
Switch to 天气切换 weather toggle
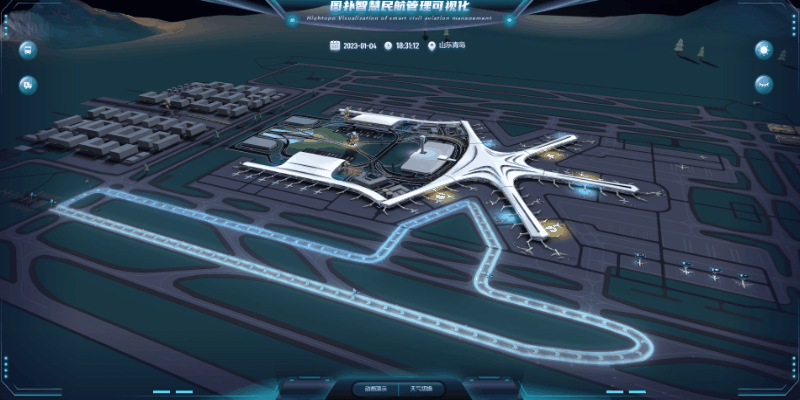[x=420, y=387]
